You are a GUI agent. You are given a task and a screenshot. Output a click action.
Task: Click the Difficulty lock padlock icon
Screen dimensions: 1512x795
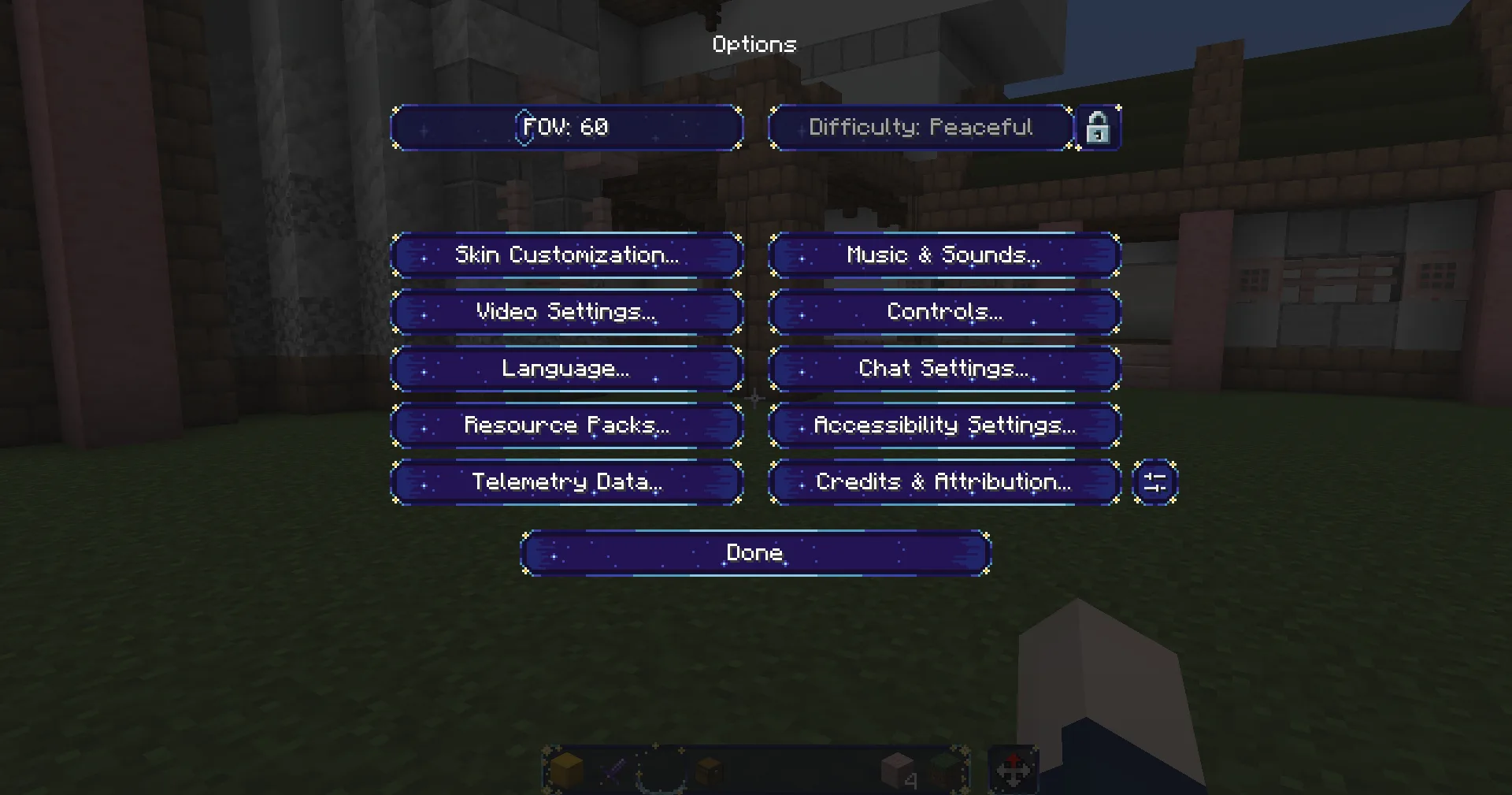1099,127
